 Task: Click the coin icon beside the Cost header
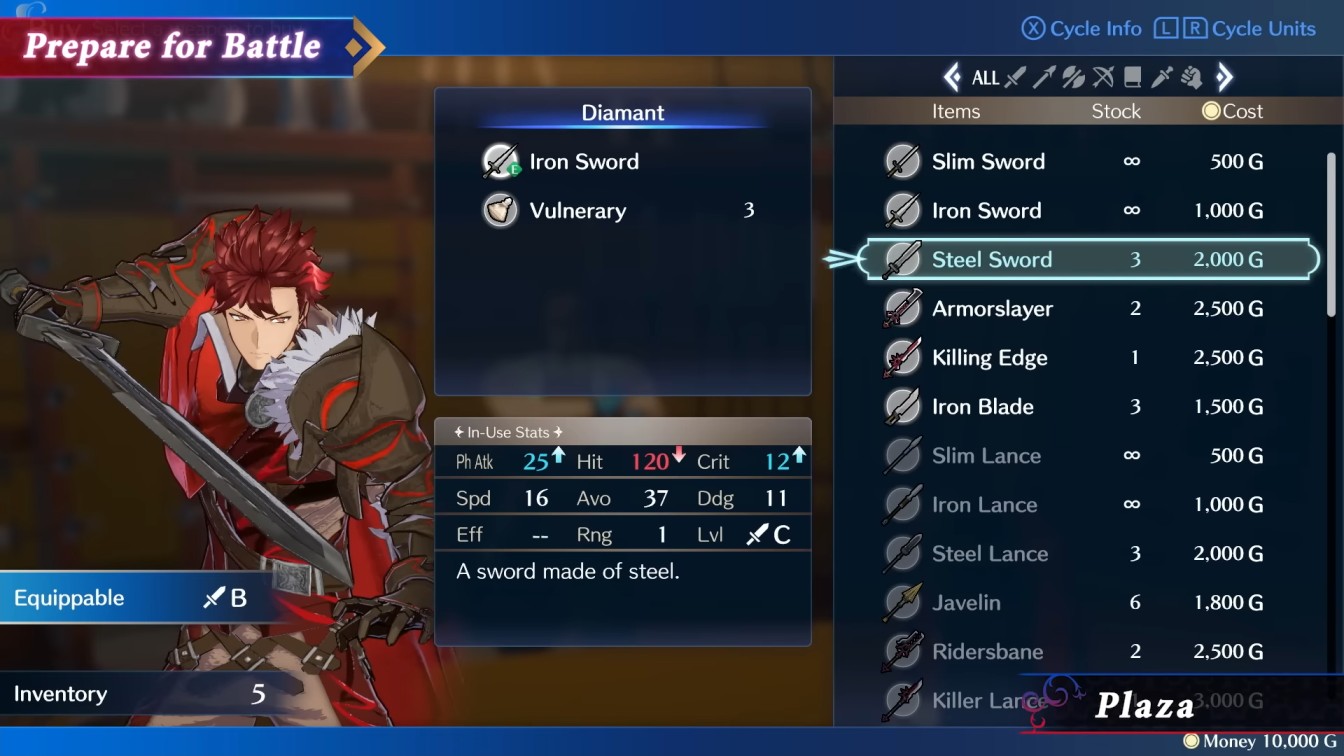[x=1209, y=111]
